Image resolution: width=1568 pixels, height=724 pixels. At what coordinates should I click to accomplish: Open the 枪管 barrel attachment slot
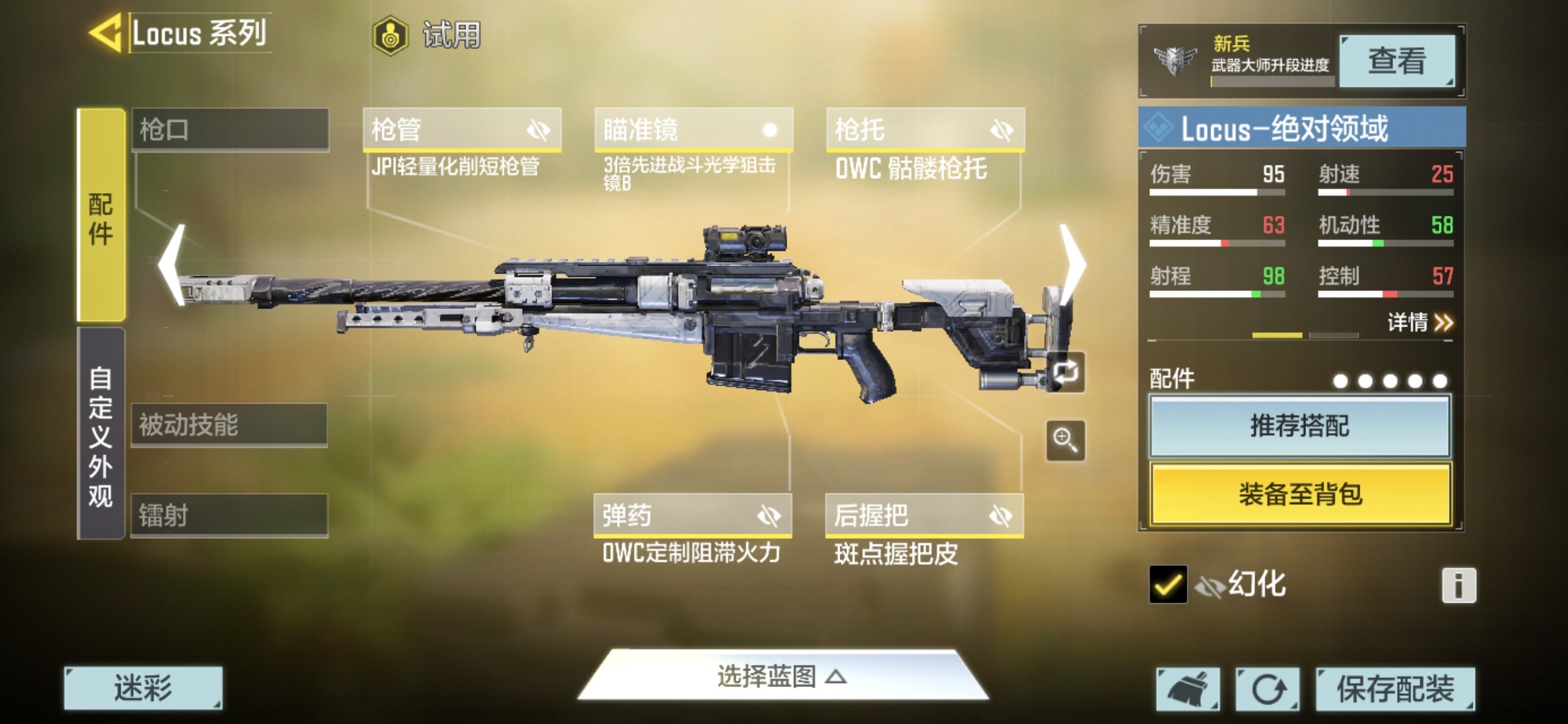point(462,129)
